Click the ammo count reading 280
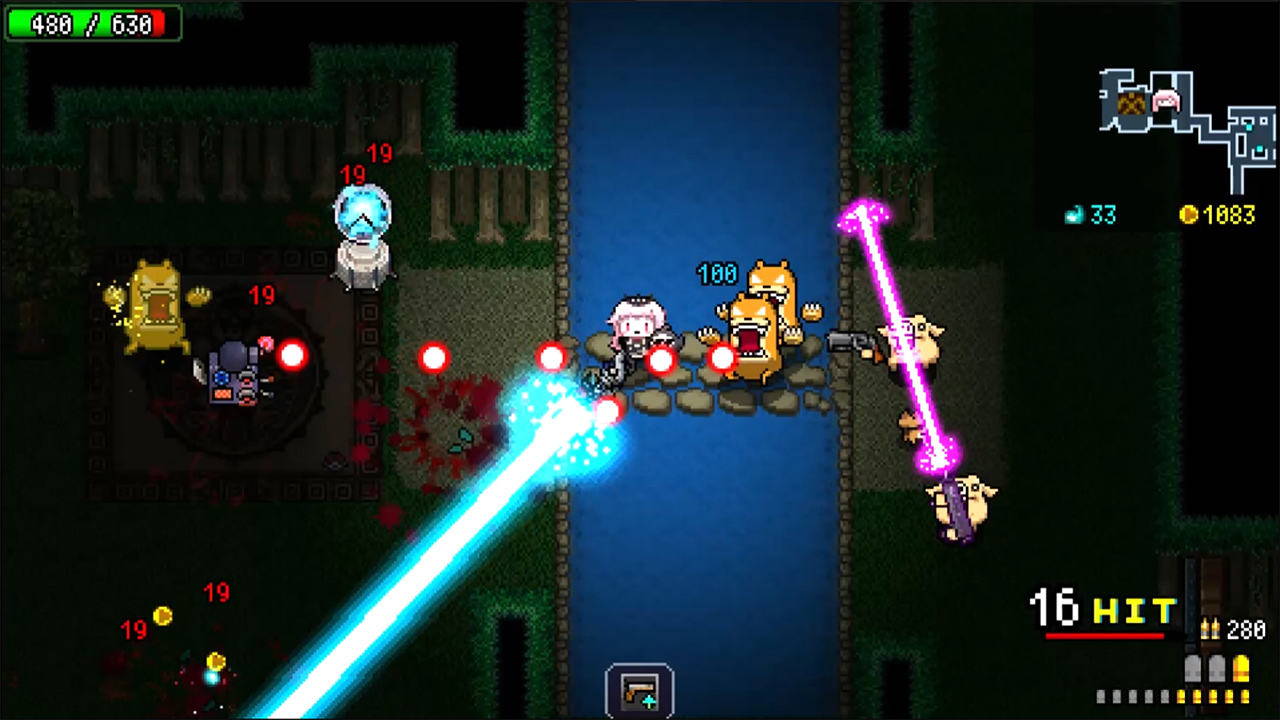 click(1245, 629)
